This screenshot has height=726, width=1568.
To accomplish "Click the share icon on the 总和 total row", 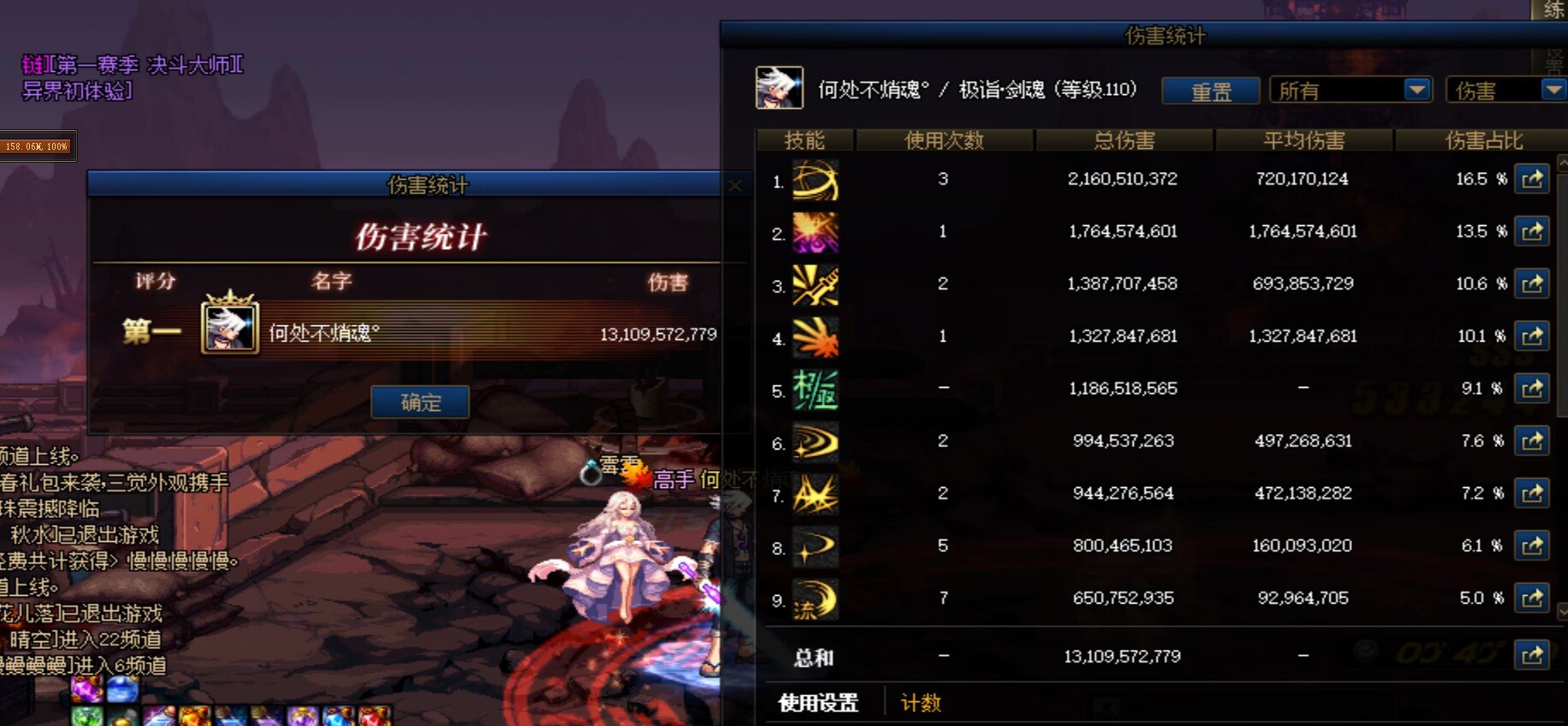I will point(1532,656).
